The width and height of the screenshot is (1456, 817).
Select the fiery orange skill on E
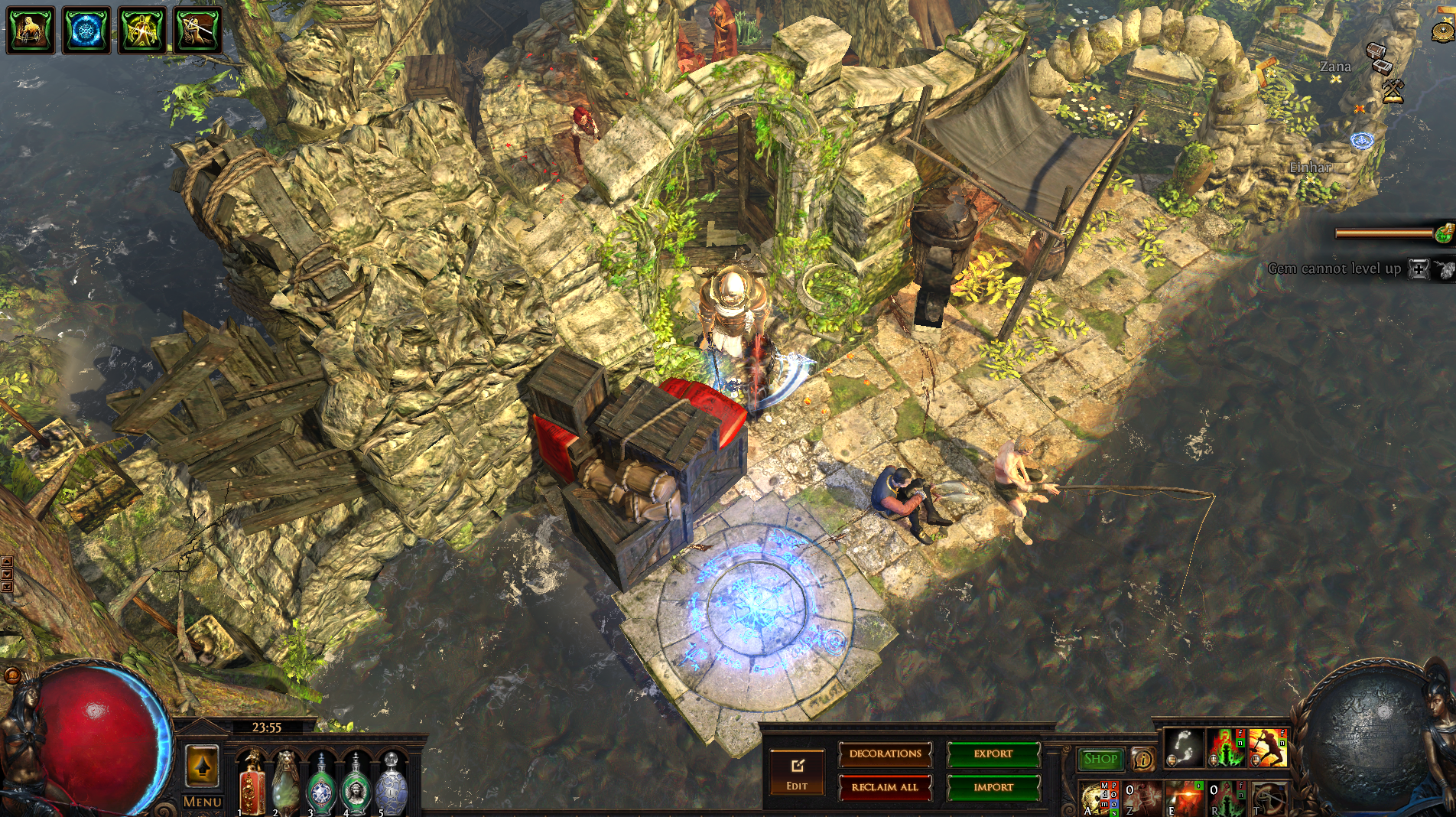(1185, 798)
